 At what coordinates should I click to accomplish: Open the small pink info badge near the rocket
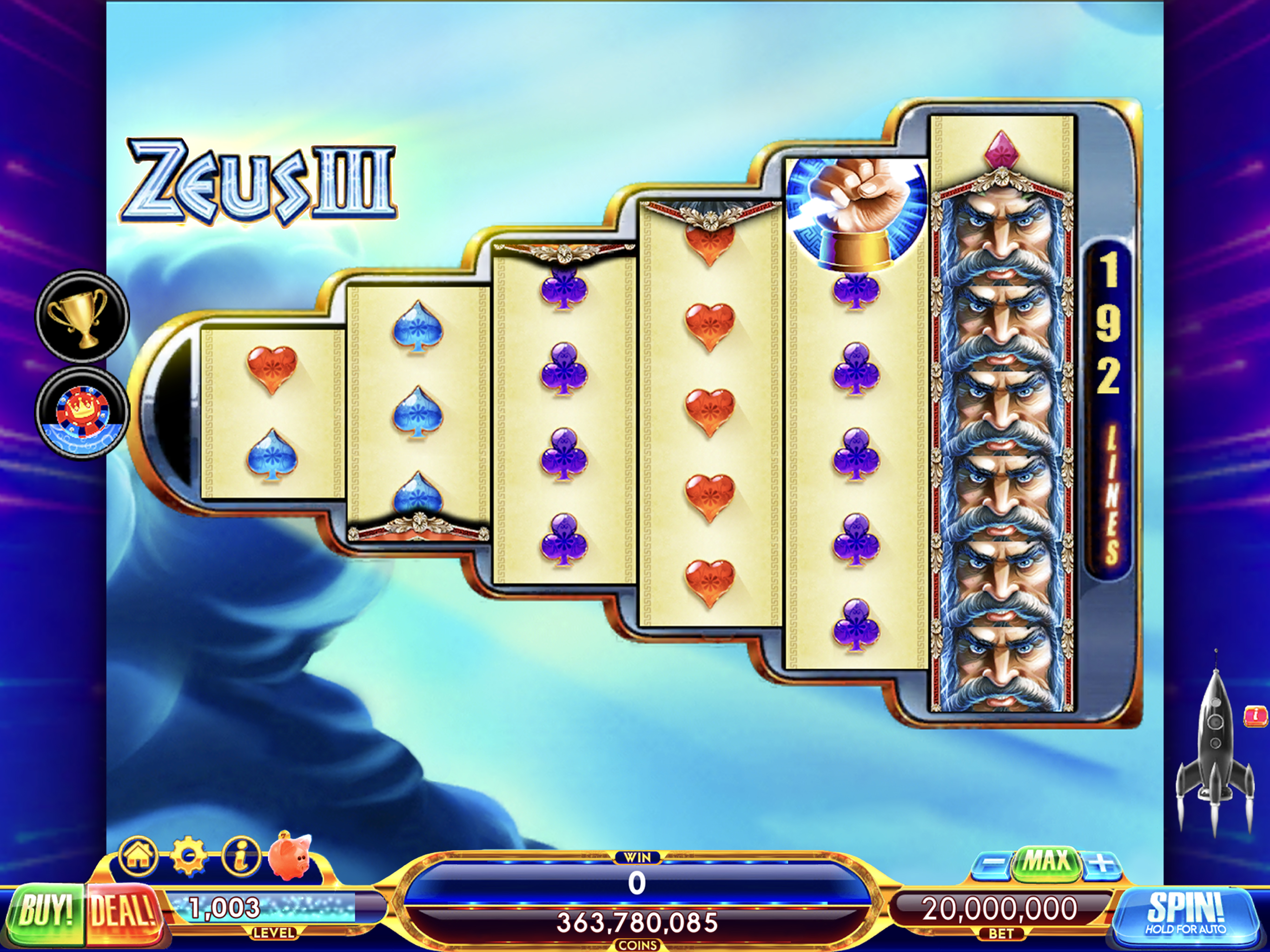tap(1256, 715)
